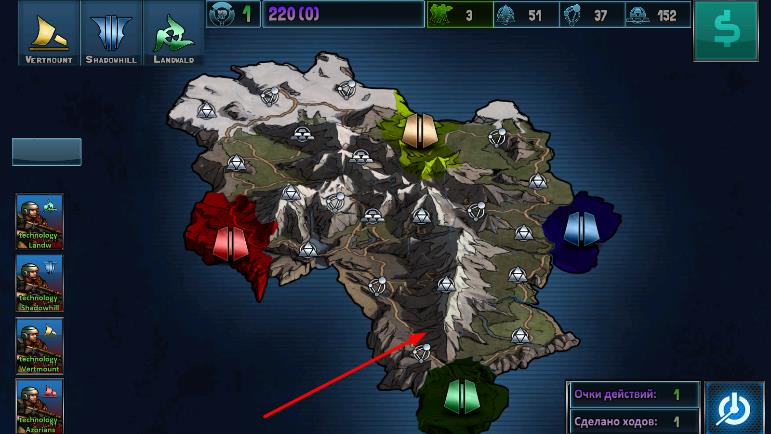
Task: Select the orange faction base marker
Action: [420, 130]
